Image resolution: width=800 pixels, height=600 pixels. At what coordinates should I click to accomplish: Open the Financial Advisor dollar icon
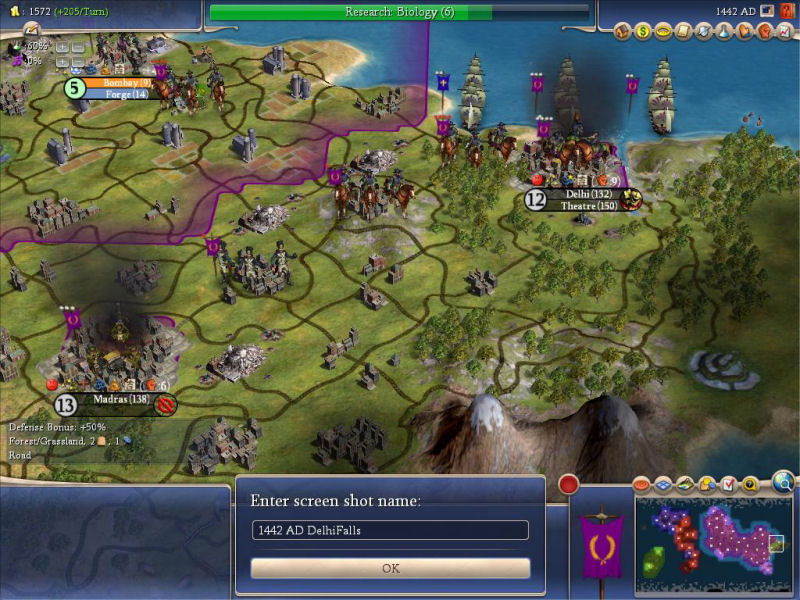(644, 31)
